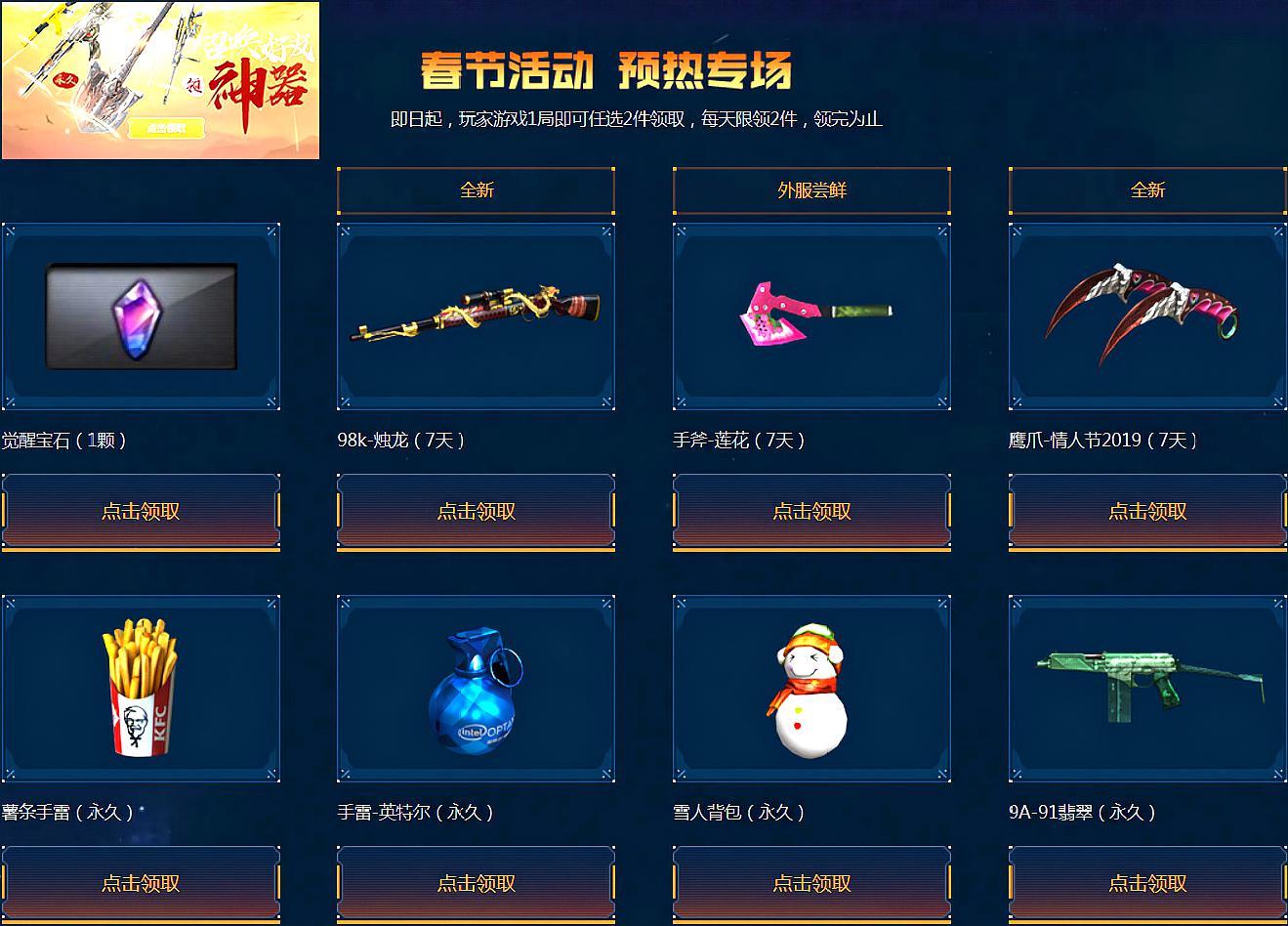Claim the 9A-91翡翠 reward
Screen dimensions: 1288x926
click(1145, 881)
